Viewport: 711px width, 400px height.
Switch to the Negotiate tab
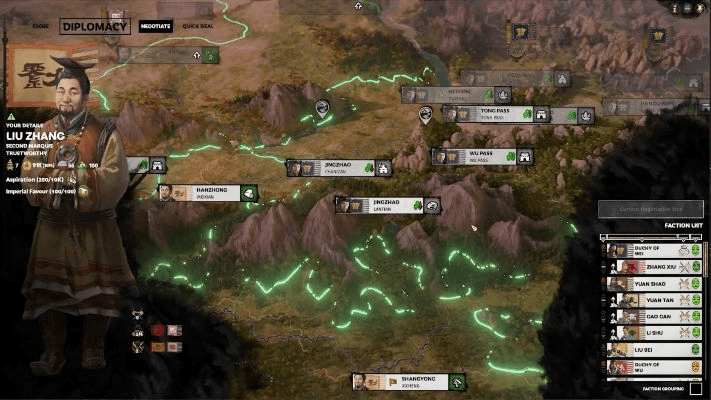[153, 26]
